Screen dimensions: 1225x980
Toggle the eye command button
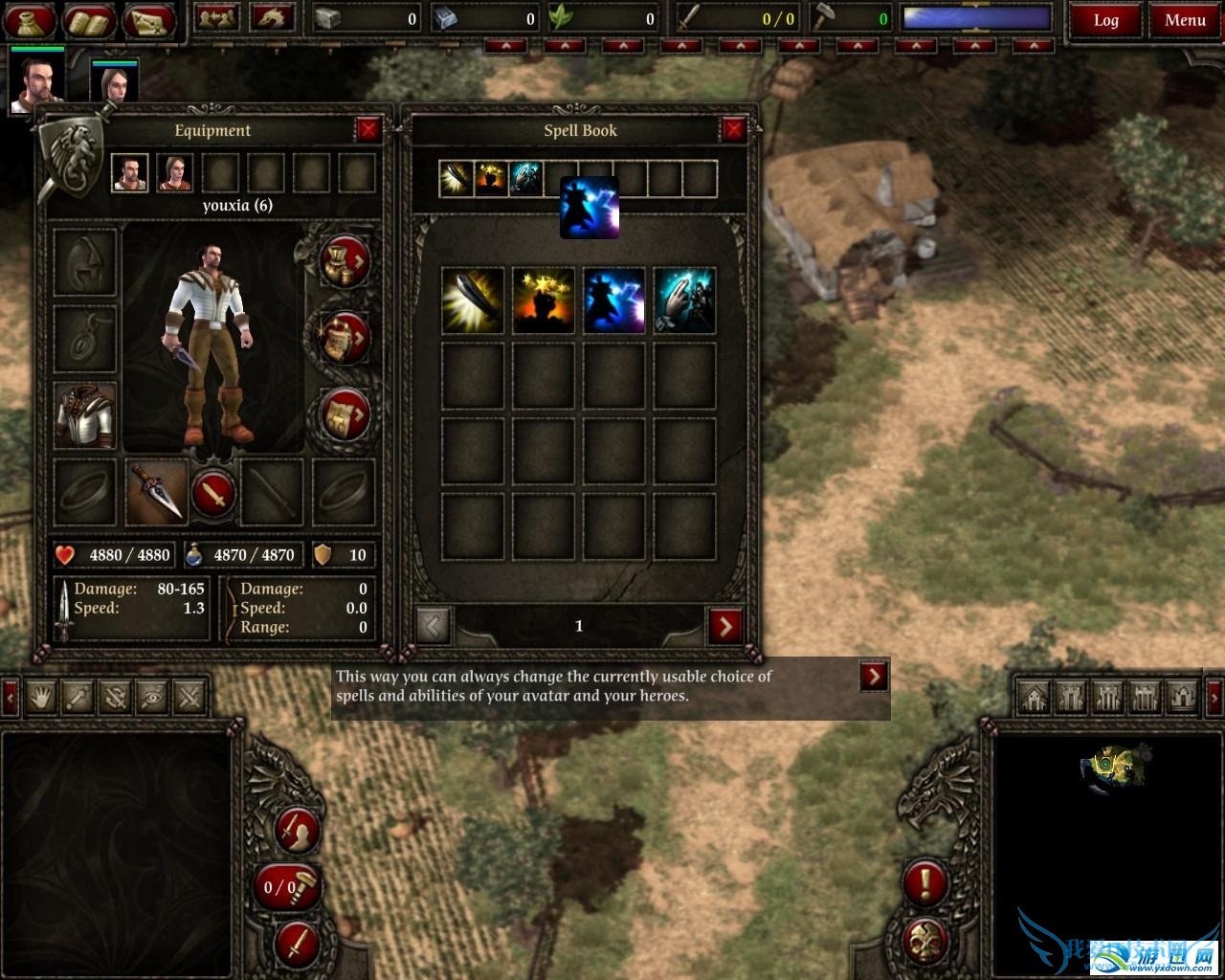[x=152, y=697]
